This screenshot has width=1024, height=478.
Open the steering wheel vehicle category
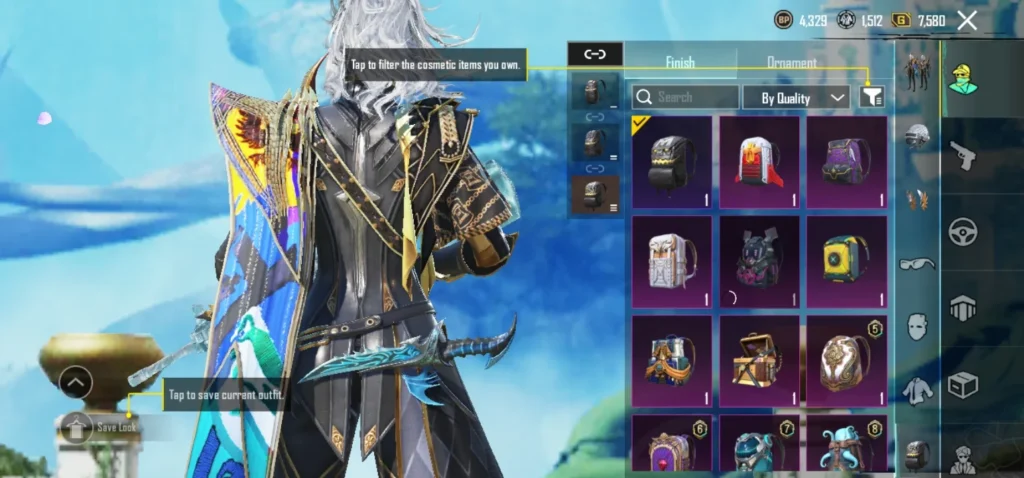[963, 231]
